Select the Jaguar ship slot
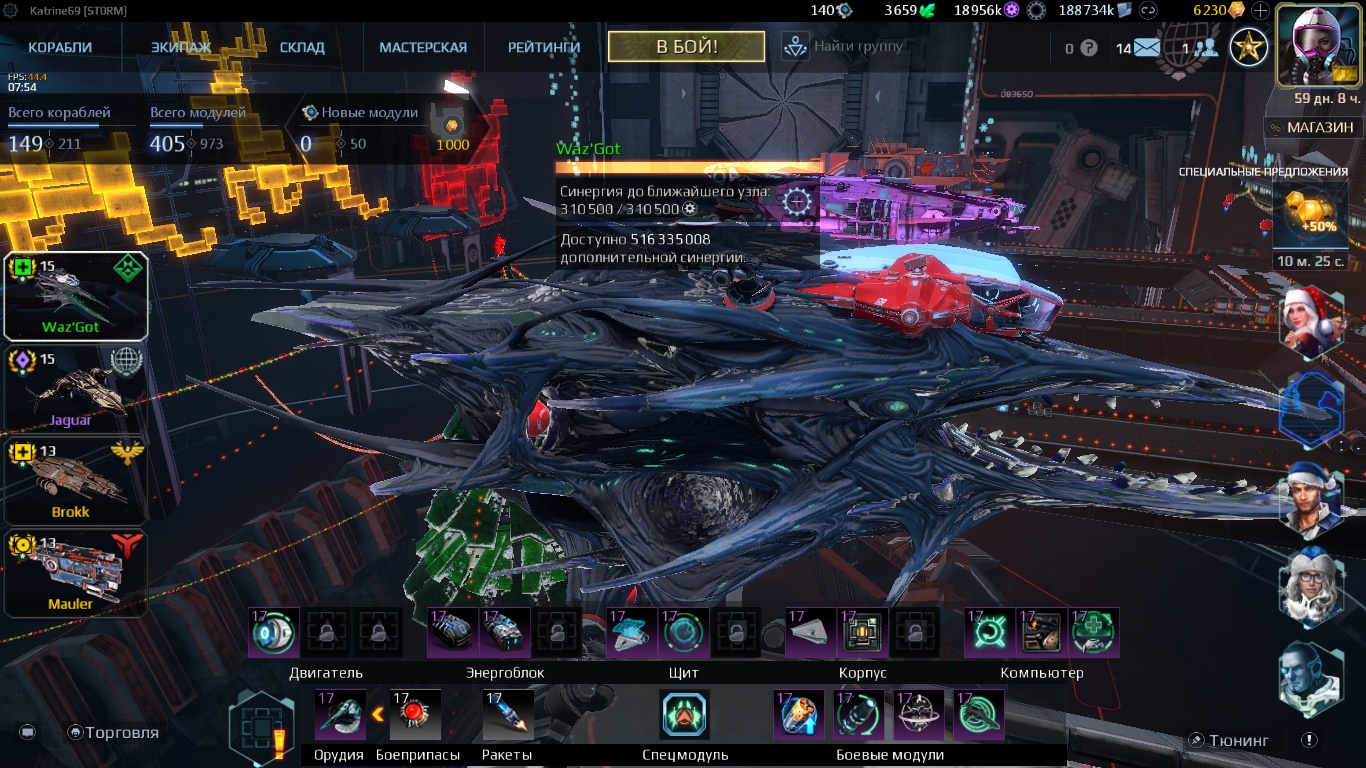Image resolution: width=1366 pixels, height=768 pixels. [x=76, y=388]
